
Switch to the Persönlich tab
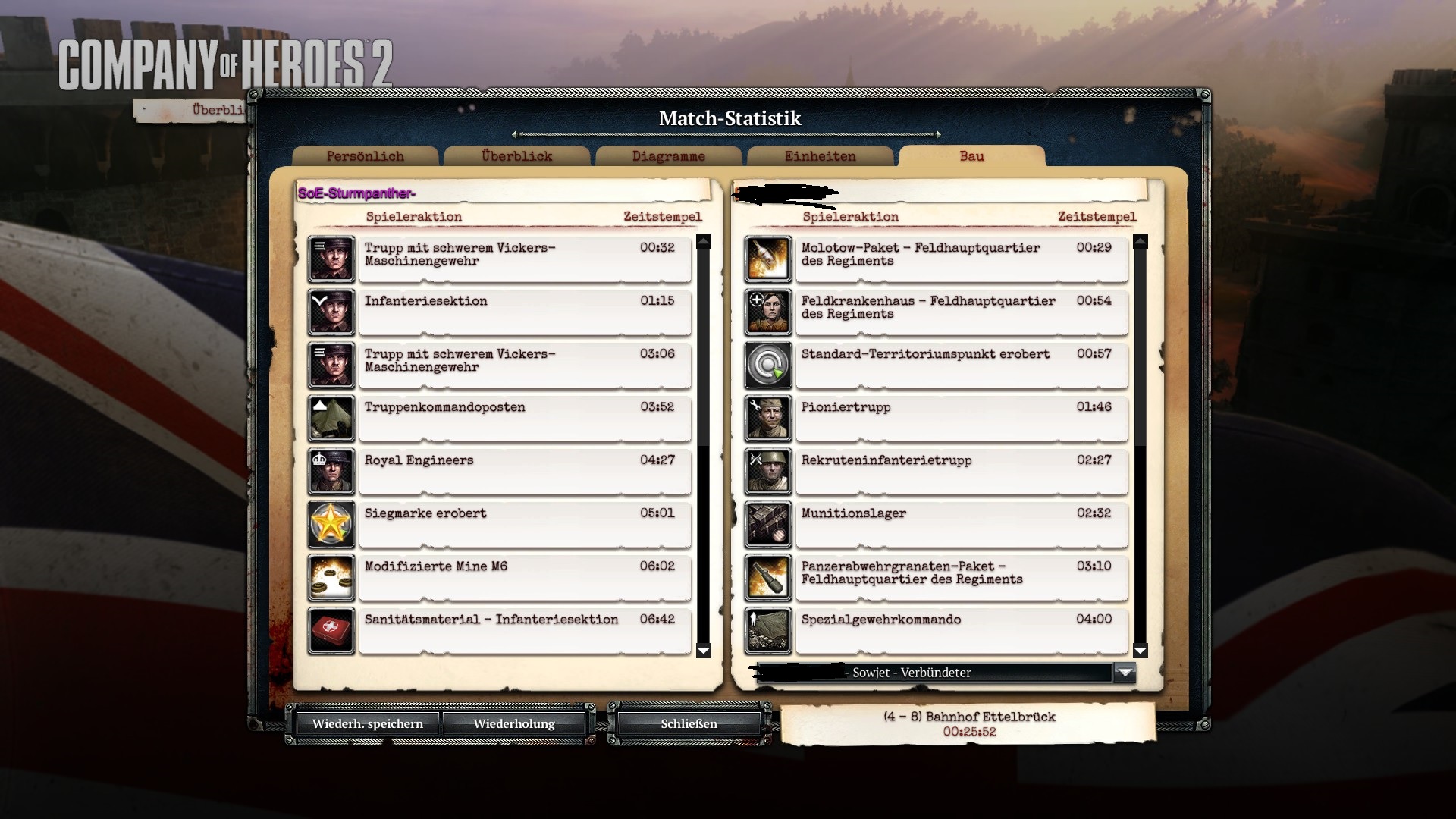[365, 156]
